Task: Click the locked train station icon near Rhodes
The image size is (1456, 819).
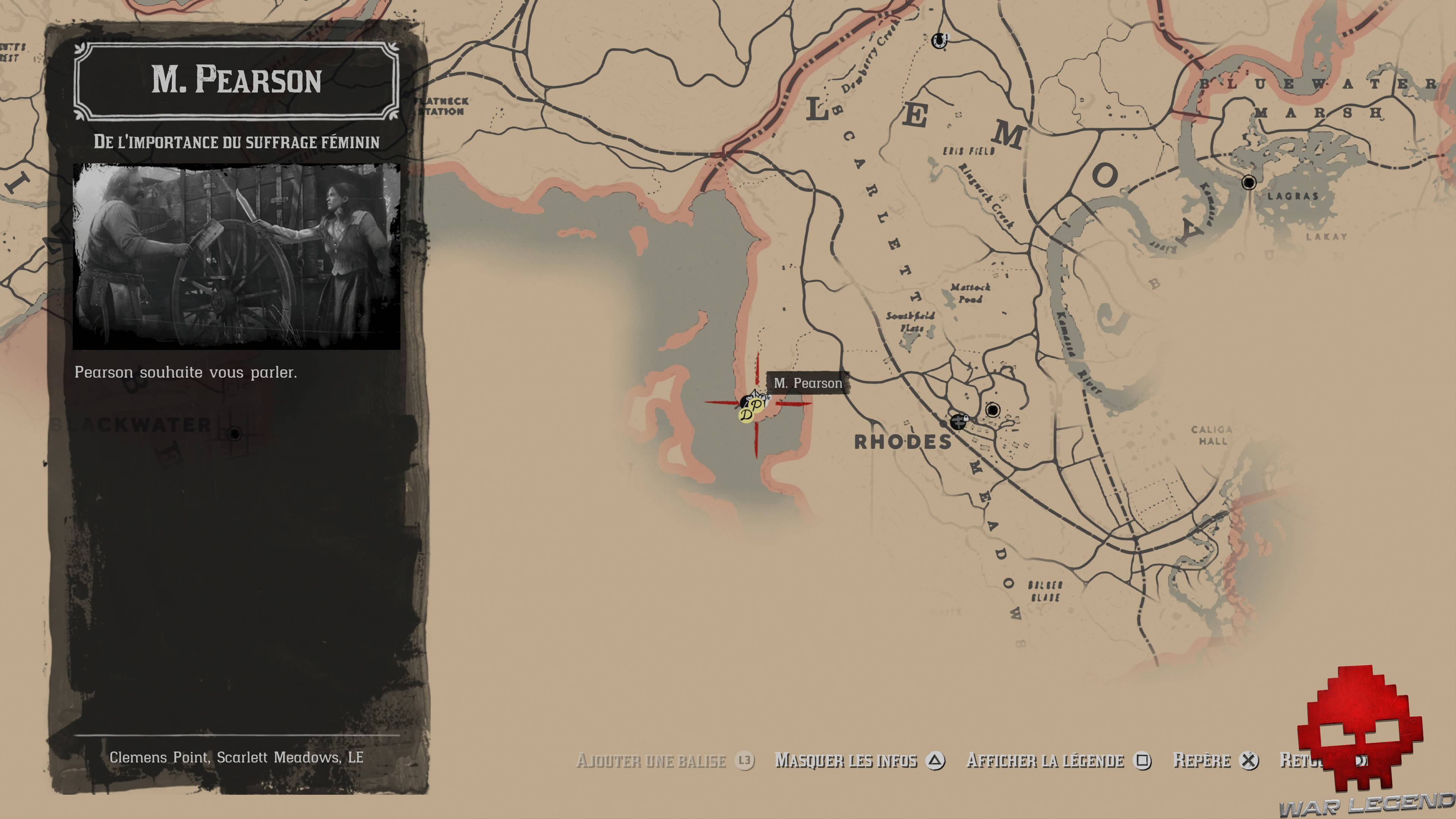Action: click(x=959, y=423)
